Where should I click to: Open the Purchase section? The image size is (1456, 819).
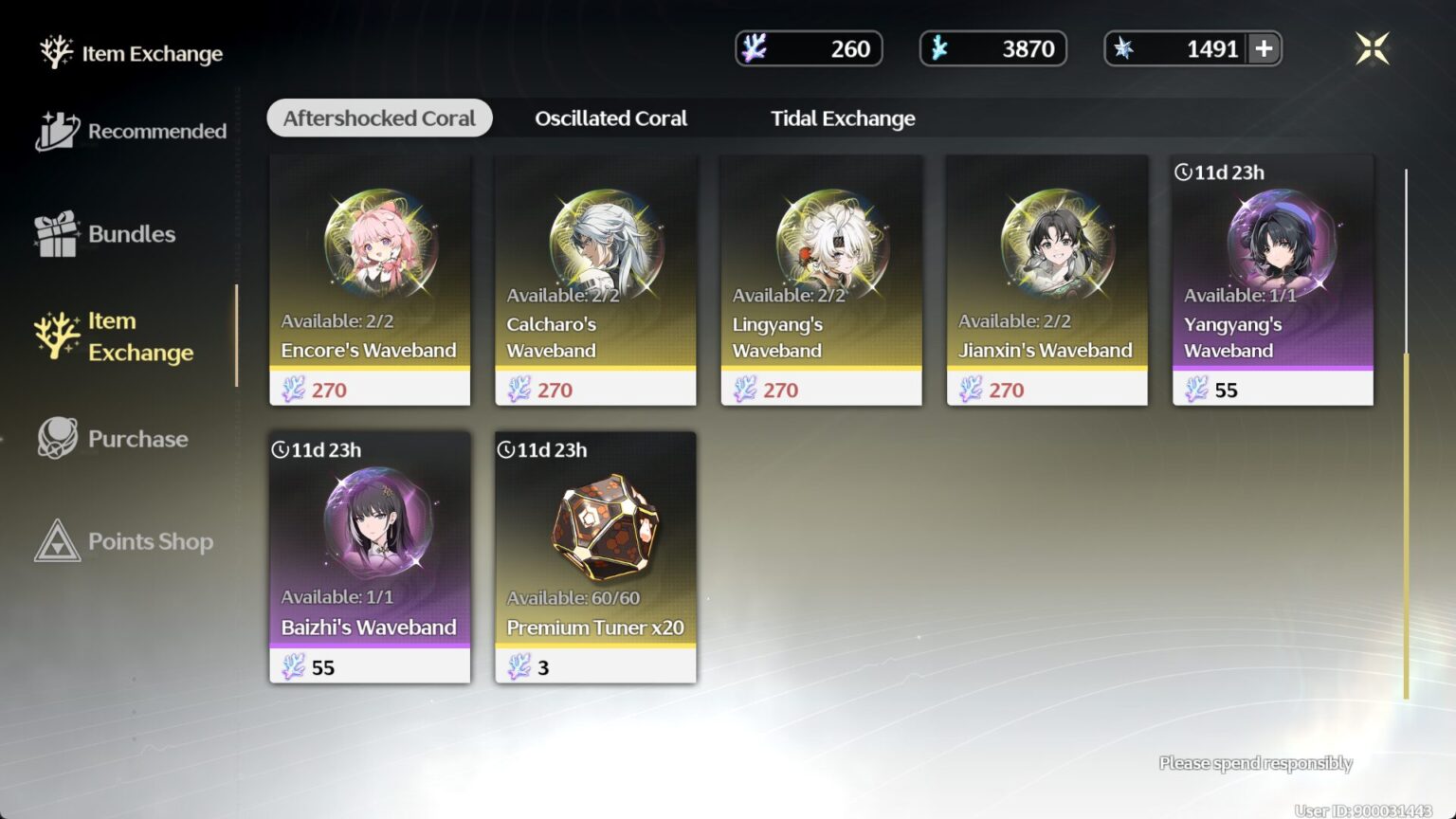pos(114,439)
